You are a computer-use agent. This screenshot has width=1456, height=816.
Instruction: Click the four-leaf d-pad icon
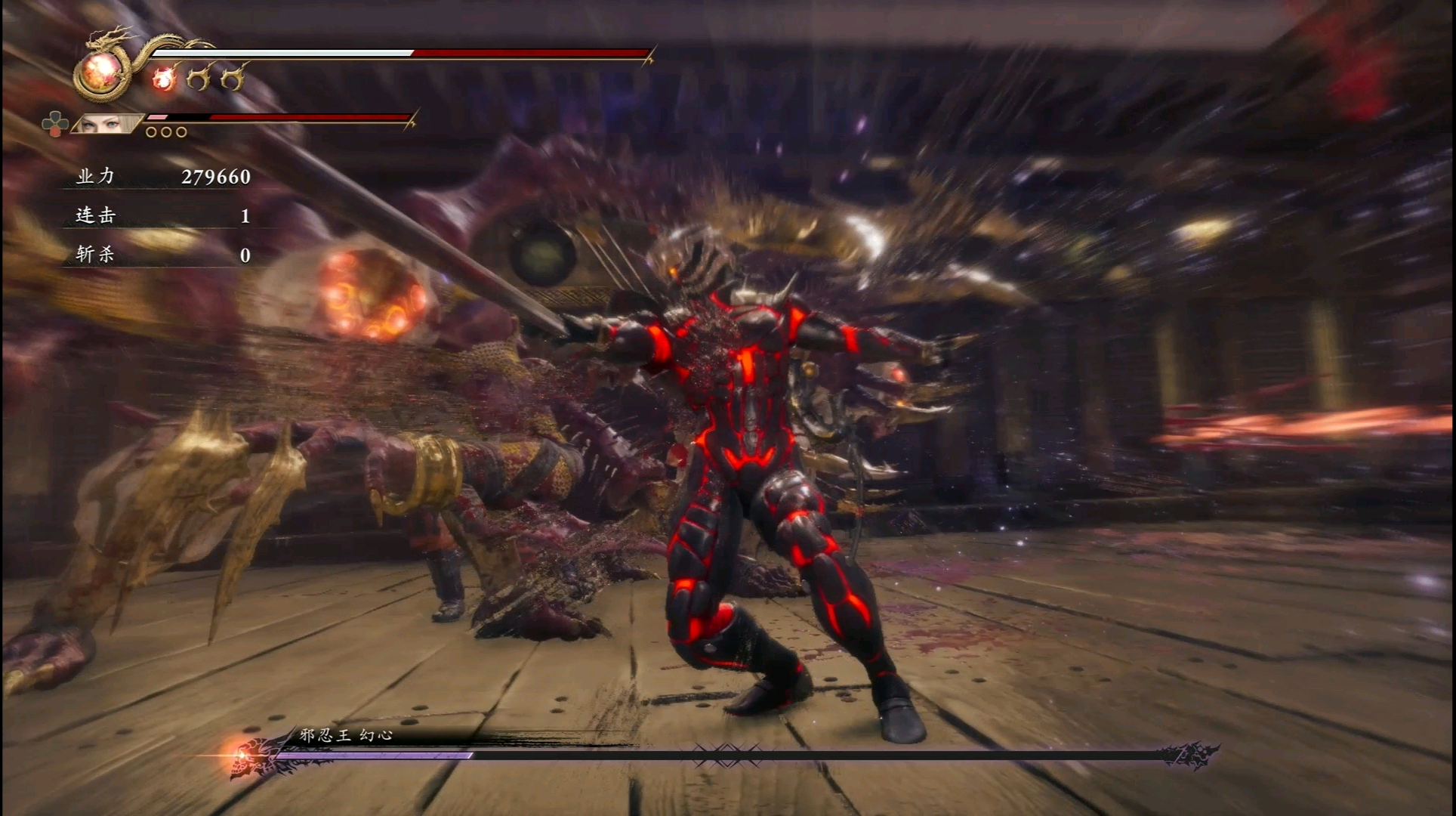pos(54,125)
